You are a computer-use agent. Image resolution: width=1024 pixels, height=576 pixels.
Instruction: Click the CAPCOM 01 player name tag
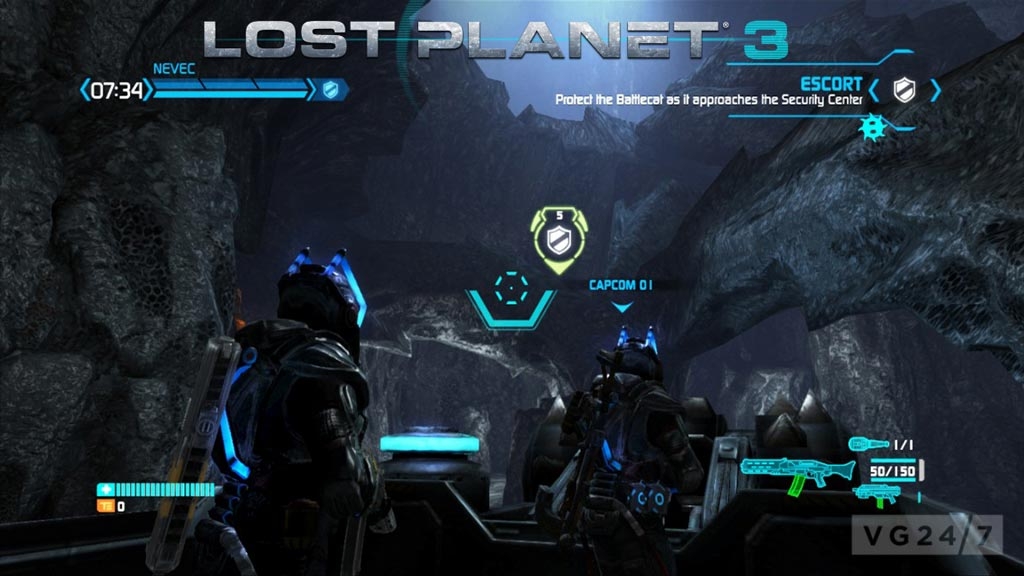coord(621,284)
